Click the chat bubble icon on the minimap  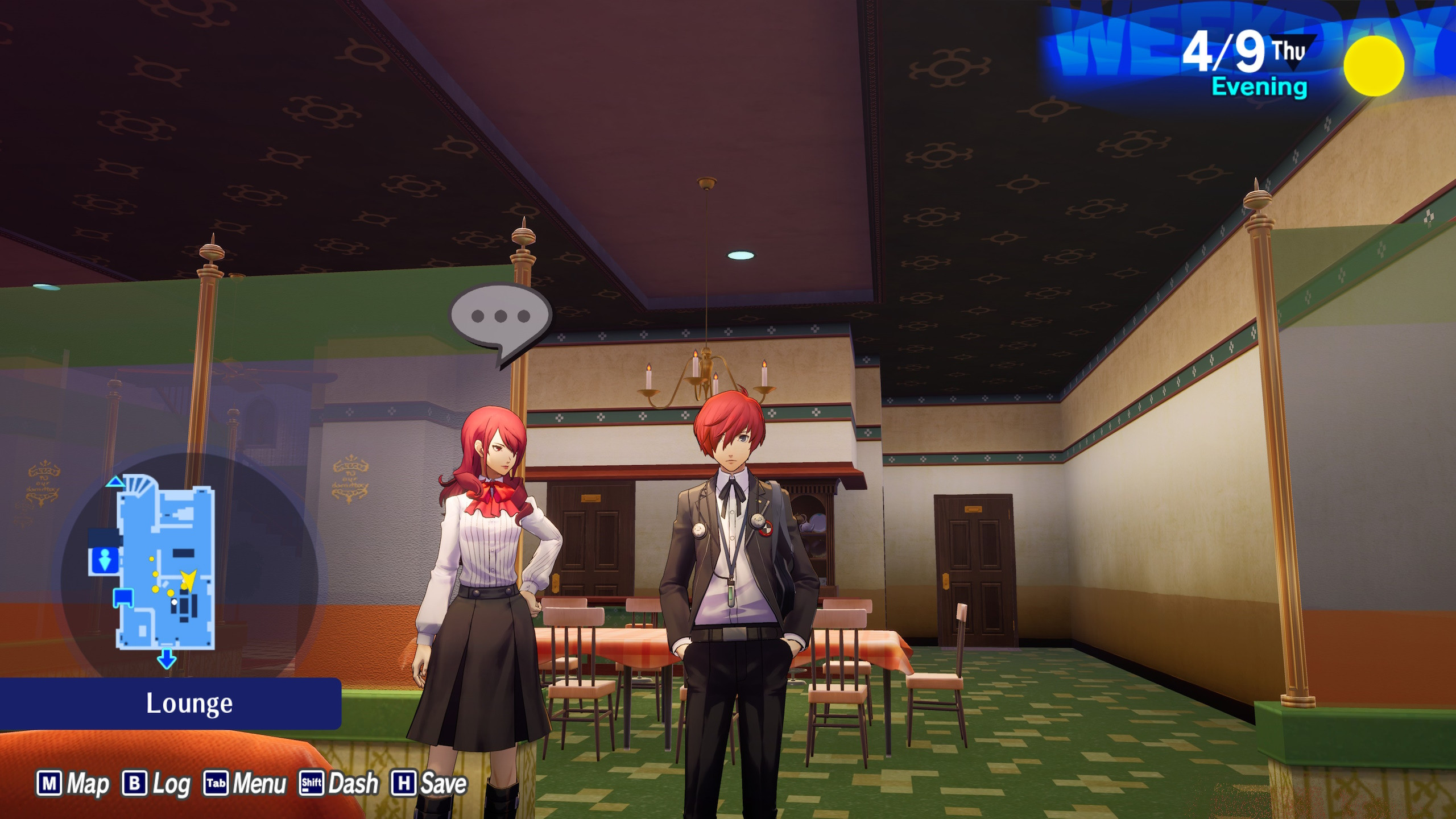coord(123,598)
